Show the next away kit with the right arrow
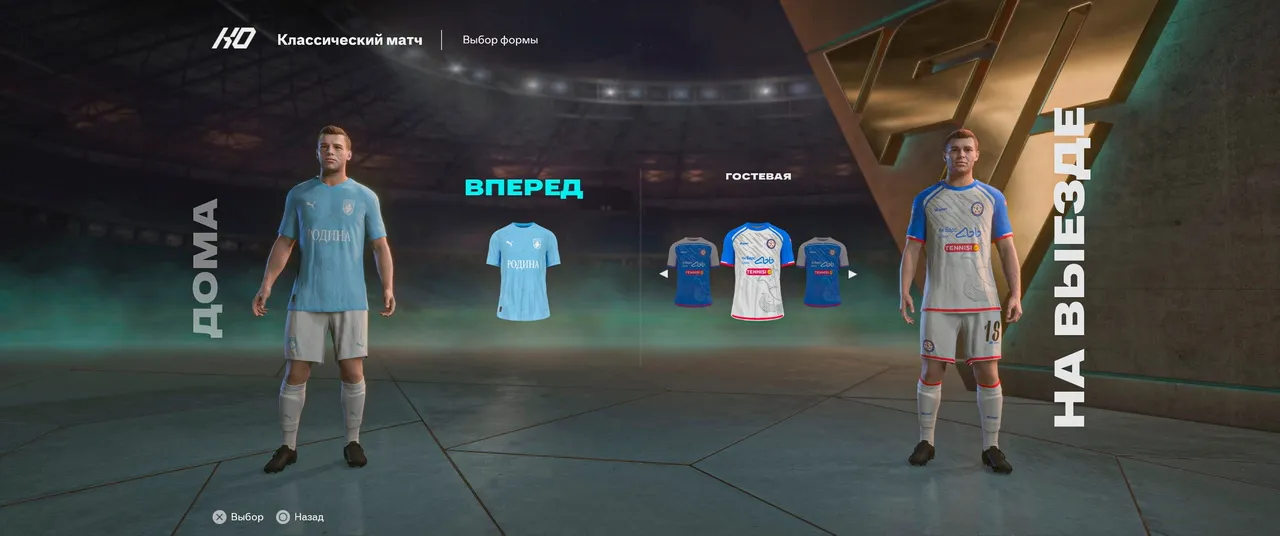1280x536 pixels. pyautogui.click(x=852, y=274)
